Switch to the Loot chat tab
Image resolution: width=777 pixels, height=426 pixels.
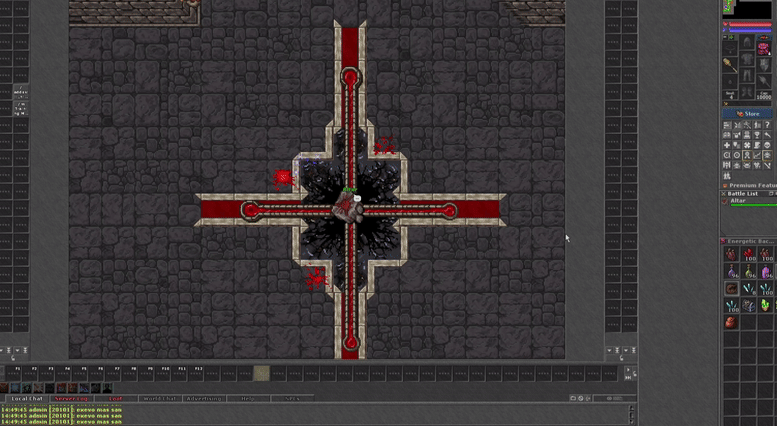tap(116, 398)
